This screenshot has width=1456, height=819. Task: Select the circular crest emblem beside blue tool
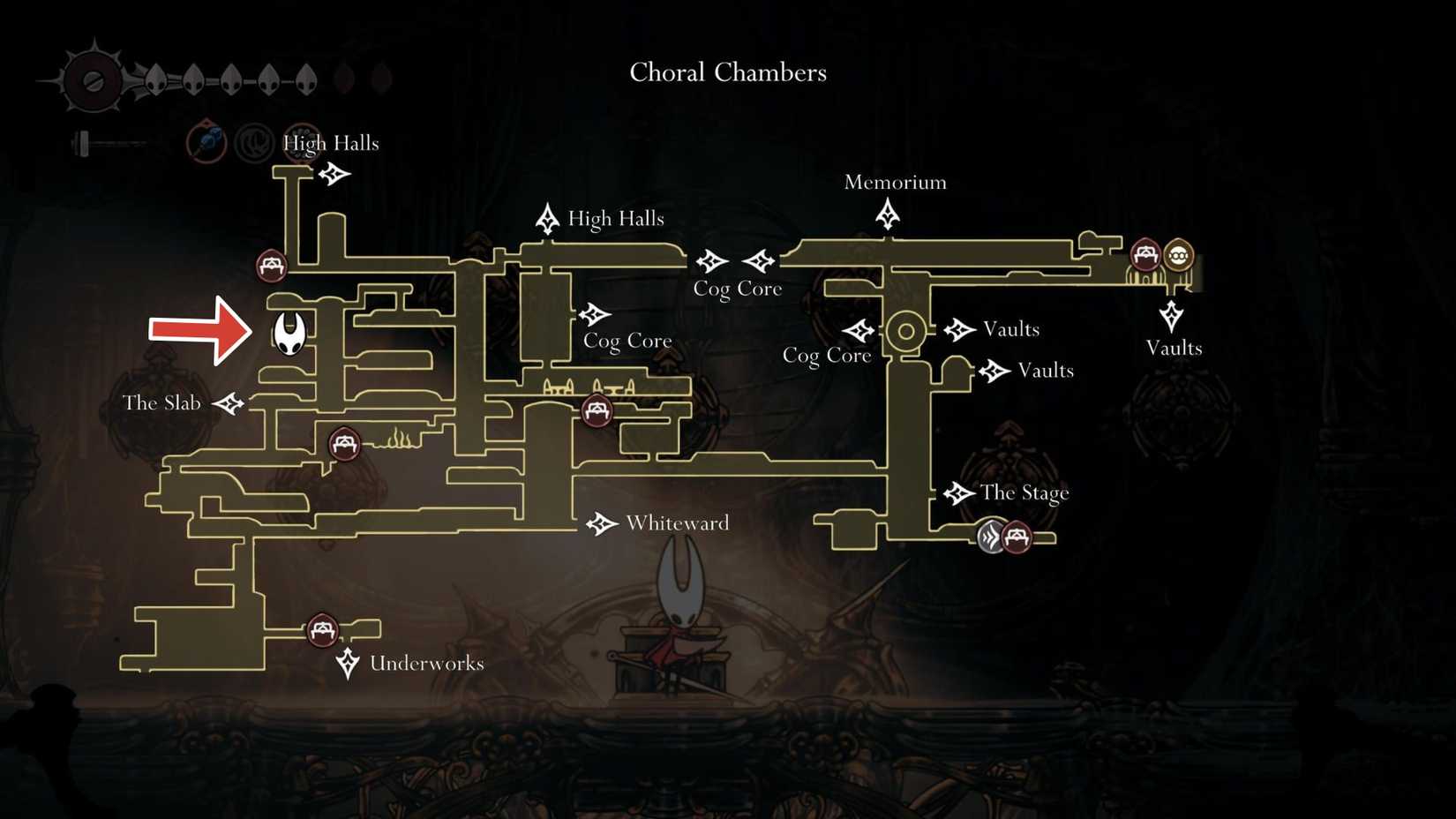253,143
